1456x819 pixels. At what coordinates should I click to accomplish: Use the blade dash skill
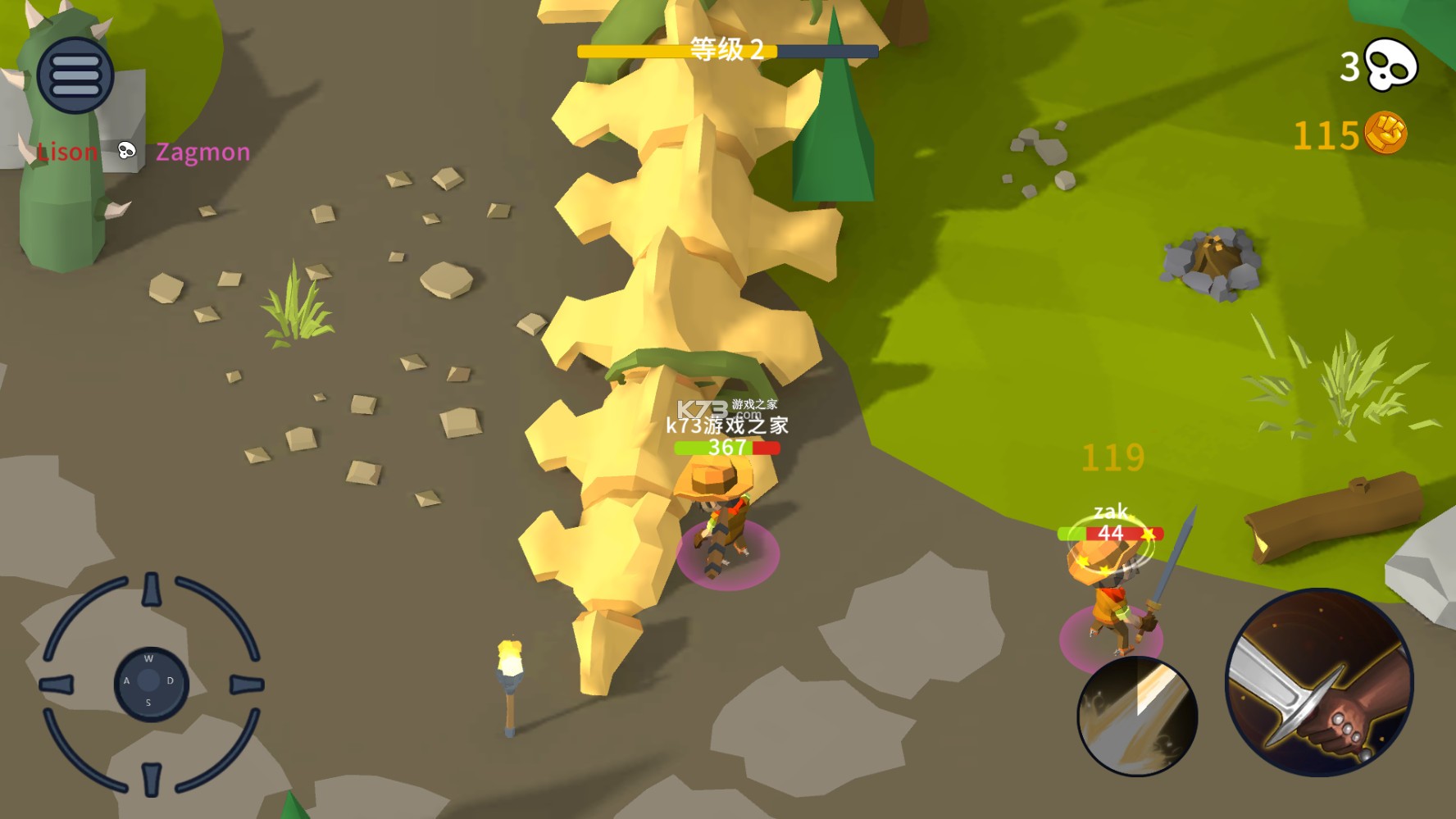tap(1137, 717)
